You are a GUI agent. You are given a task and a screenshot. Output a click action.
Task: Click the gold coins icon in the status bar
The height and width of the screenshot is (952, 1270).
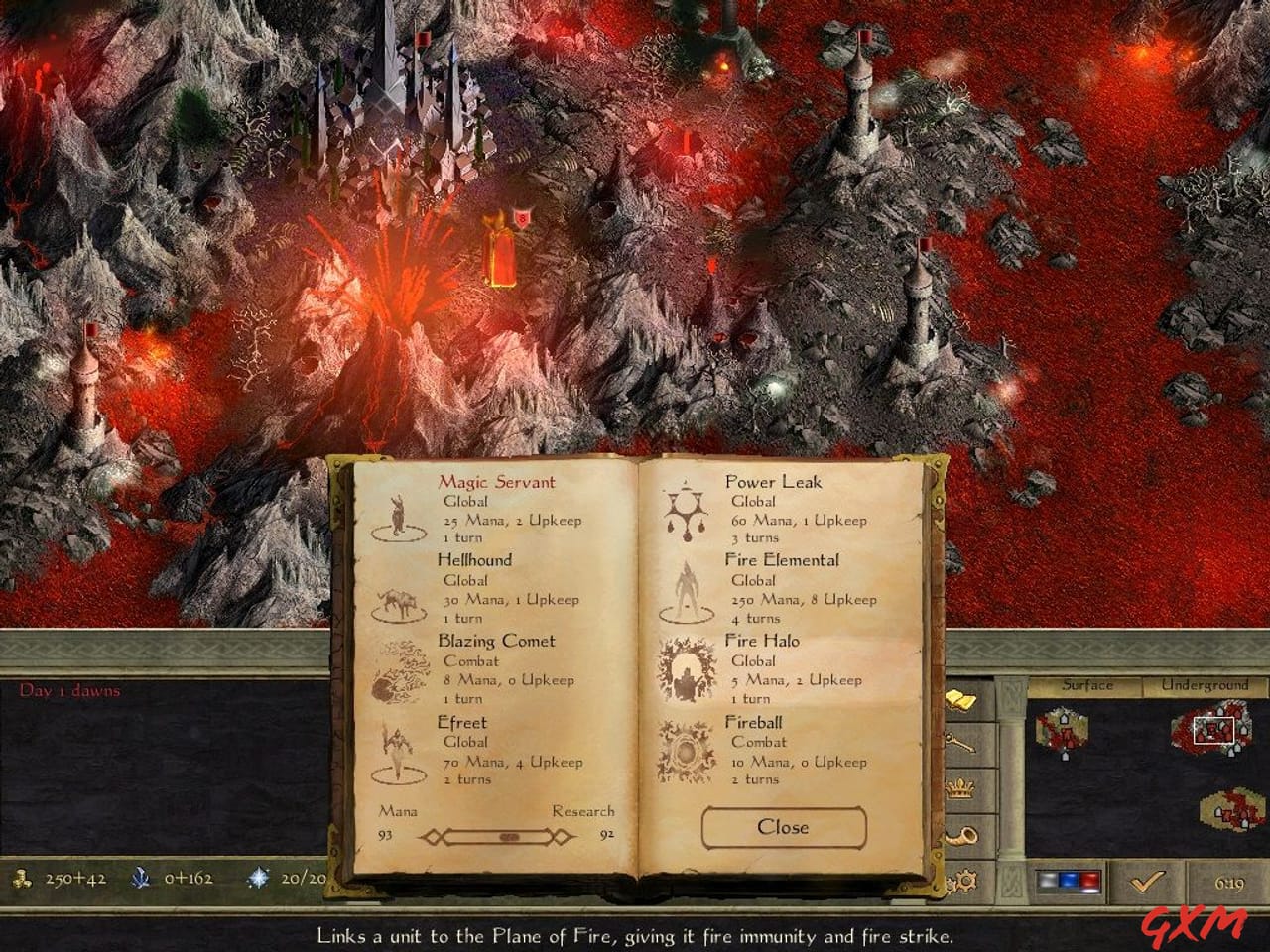tap(25, 879)
